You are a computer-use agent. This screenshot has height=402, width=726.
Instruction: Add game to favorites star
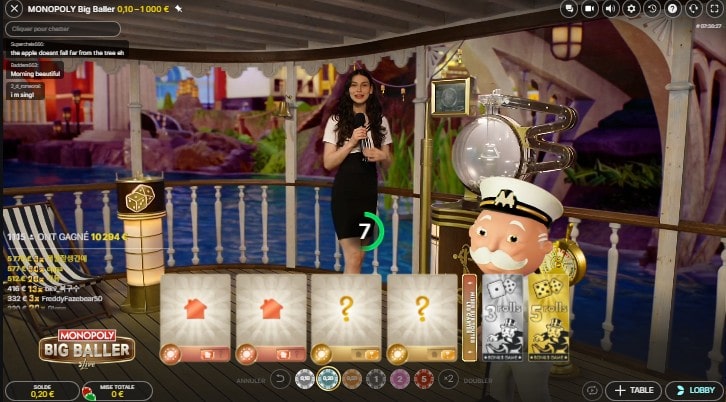coord(178,8)
